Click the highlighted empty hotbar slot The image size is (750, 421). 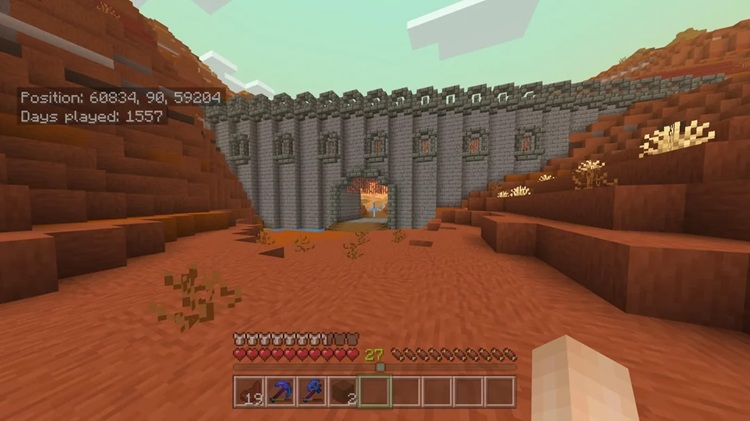click(x=375, y=391)
